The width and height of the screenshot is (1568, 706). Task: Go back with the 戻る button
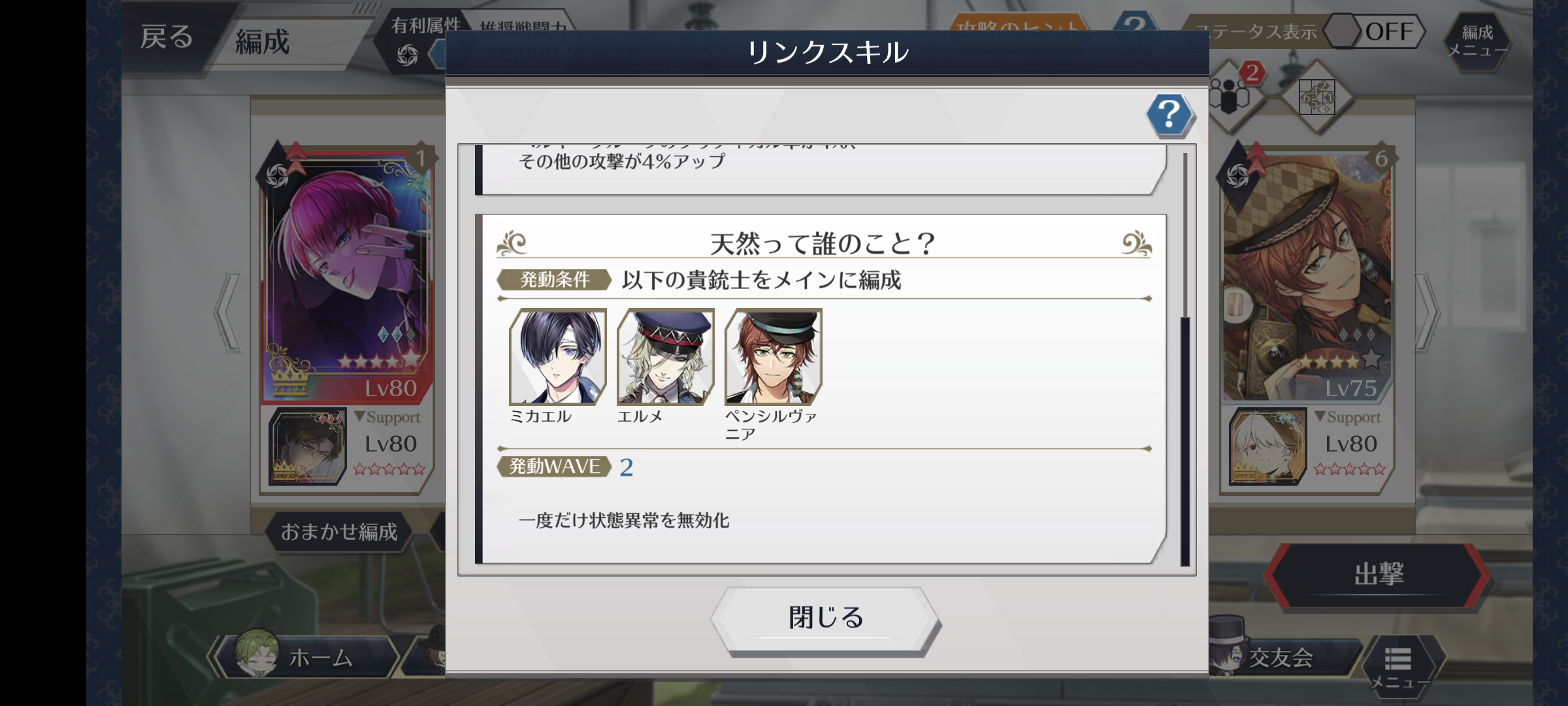pyautogui.click(x=167, y=37)
